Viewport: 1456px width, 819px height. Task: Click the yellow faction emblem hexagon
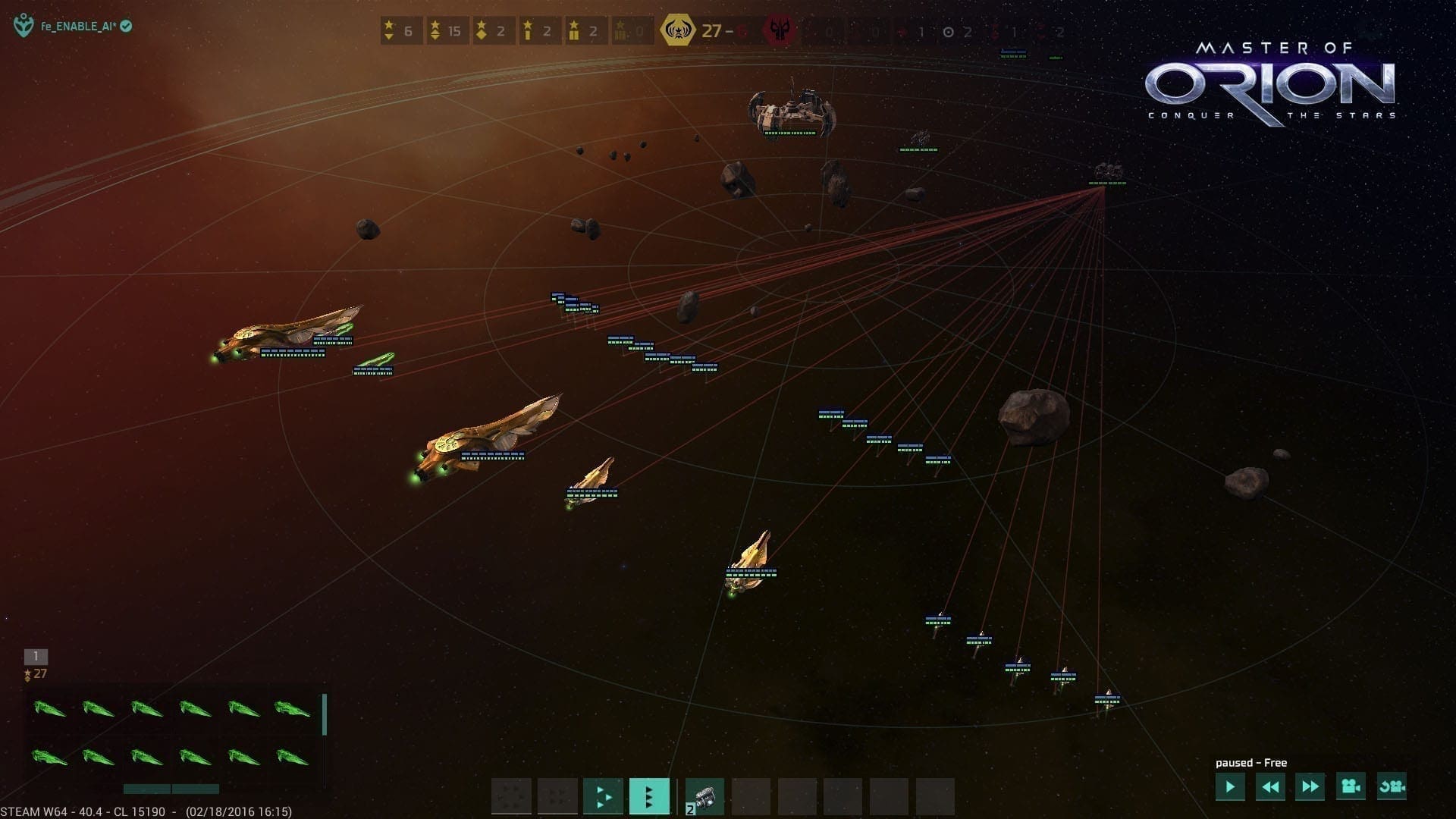coord(676,31)
